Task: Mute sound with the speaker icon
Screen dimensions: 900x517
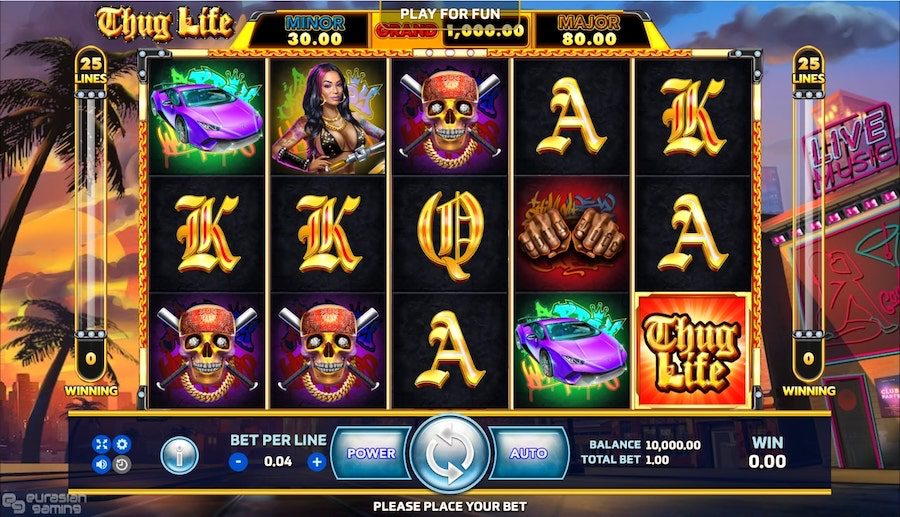Action: pyautogui.click(x=102, y=464)
